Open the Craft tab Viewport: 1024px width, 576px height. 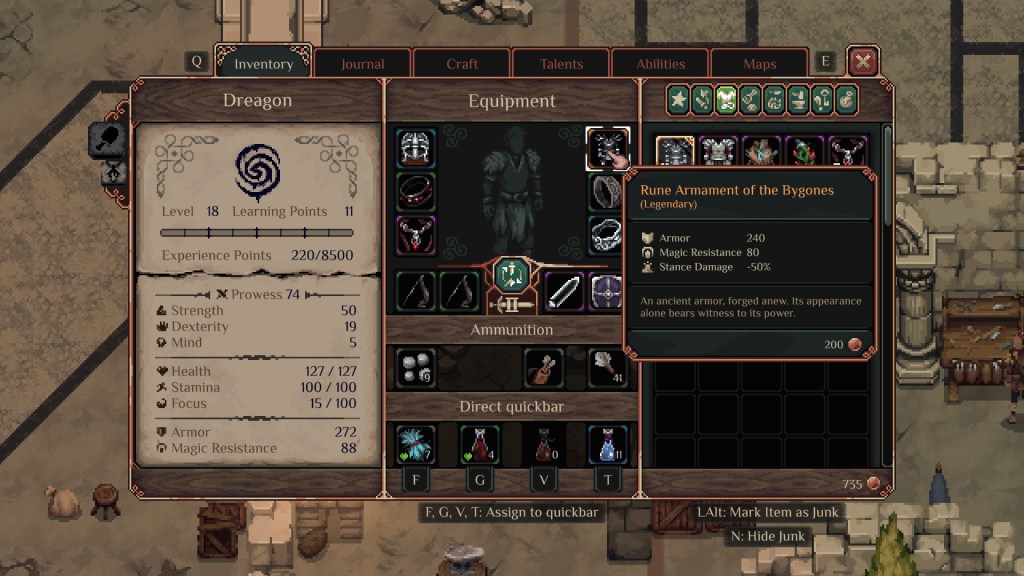click(x=462, y=64)
